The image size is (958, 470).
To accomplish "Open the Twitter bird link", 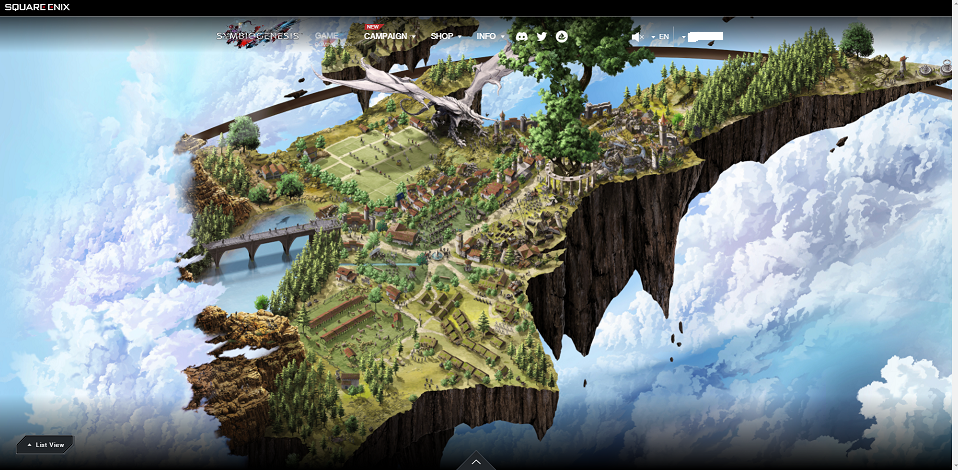I will point(542,37).
